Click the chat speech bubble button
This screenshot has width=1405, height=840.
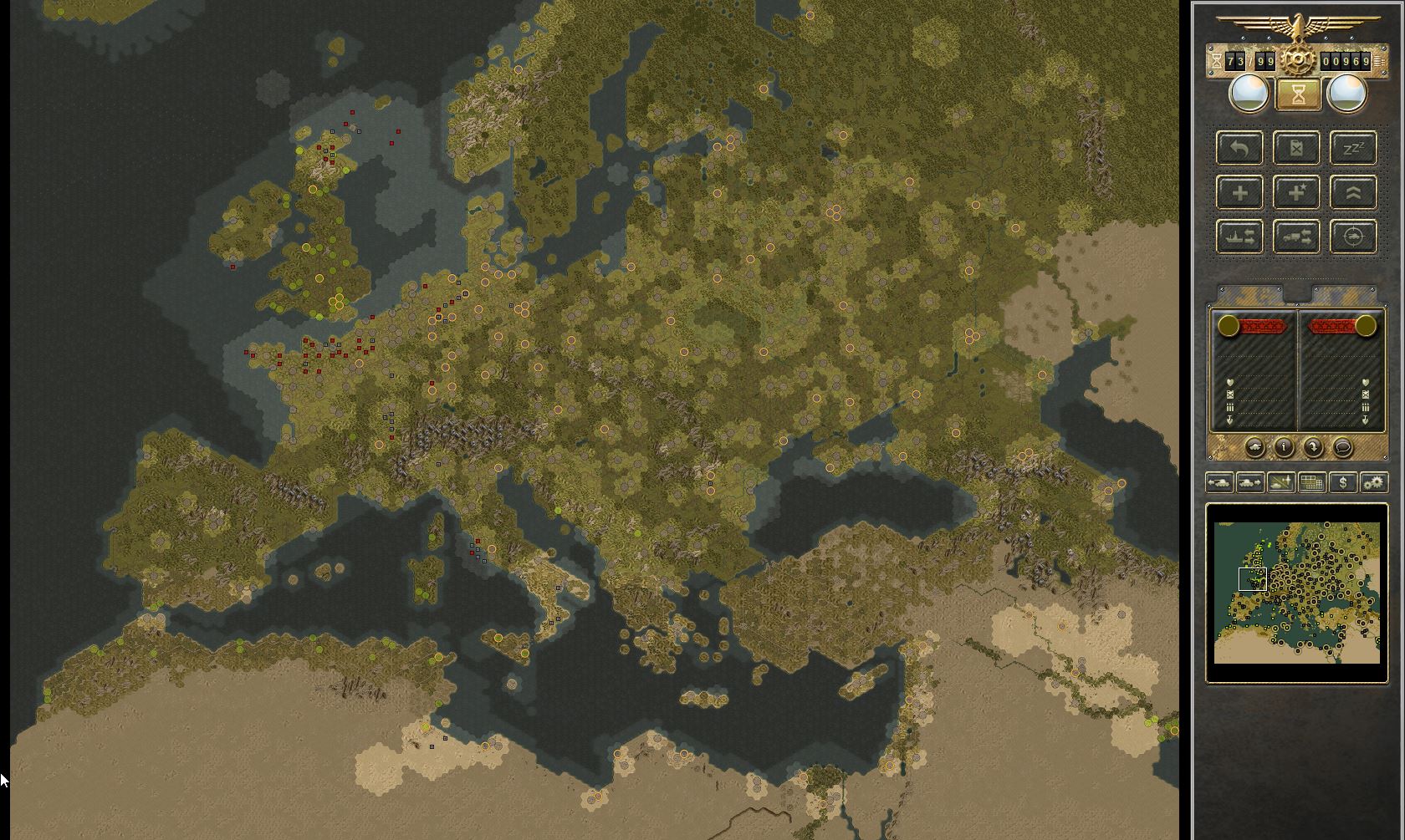pos(1342,447)
